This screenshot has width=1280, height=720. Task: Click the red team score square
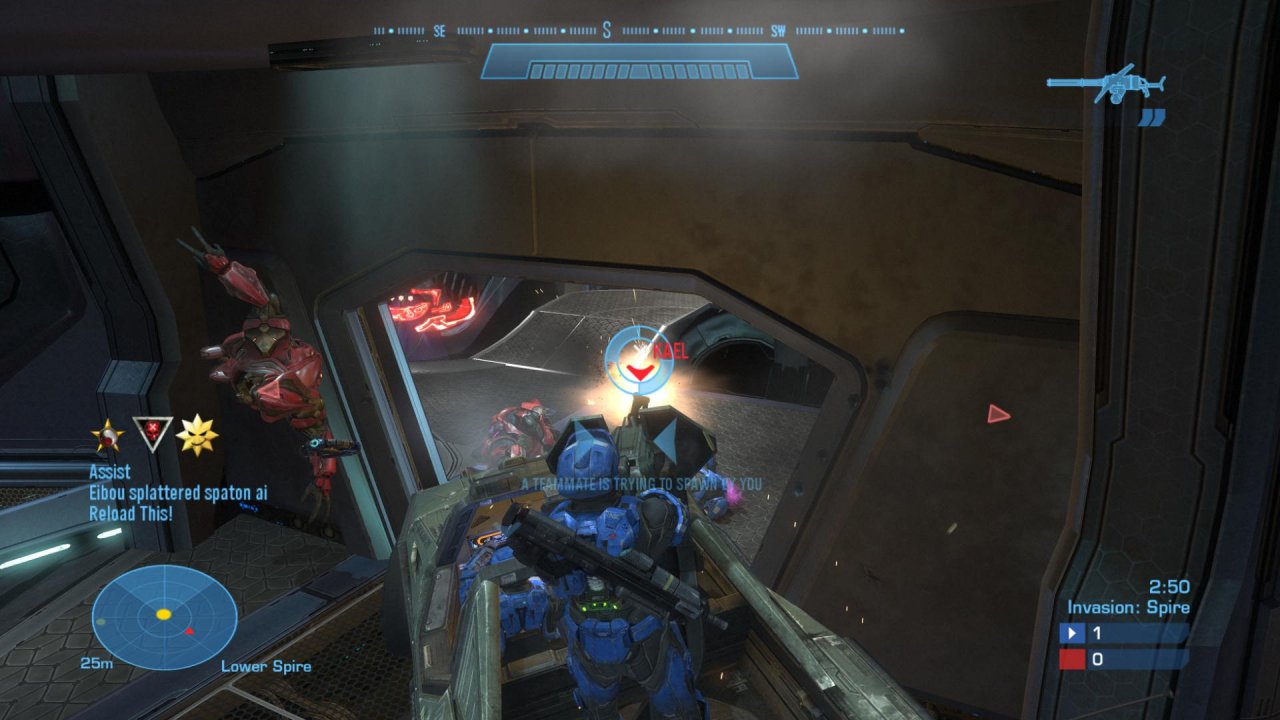click(x=1073, y=659)
